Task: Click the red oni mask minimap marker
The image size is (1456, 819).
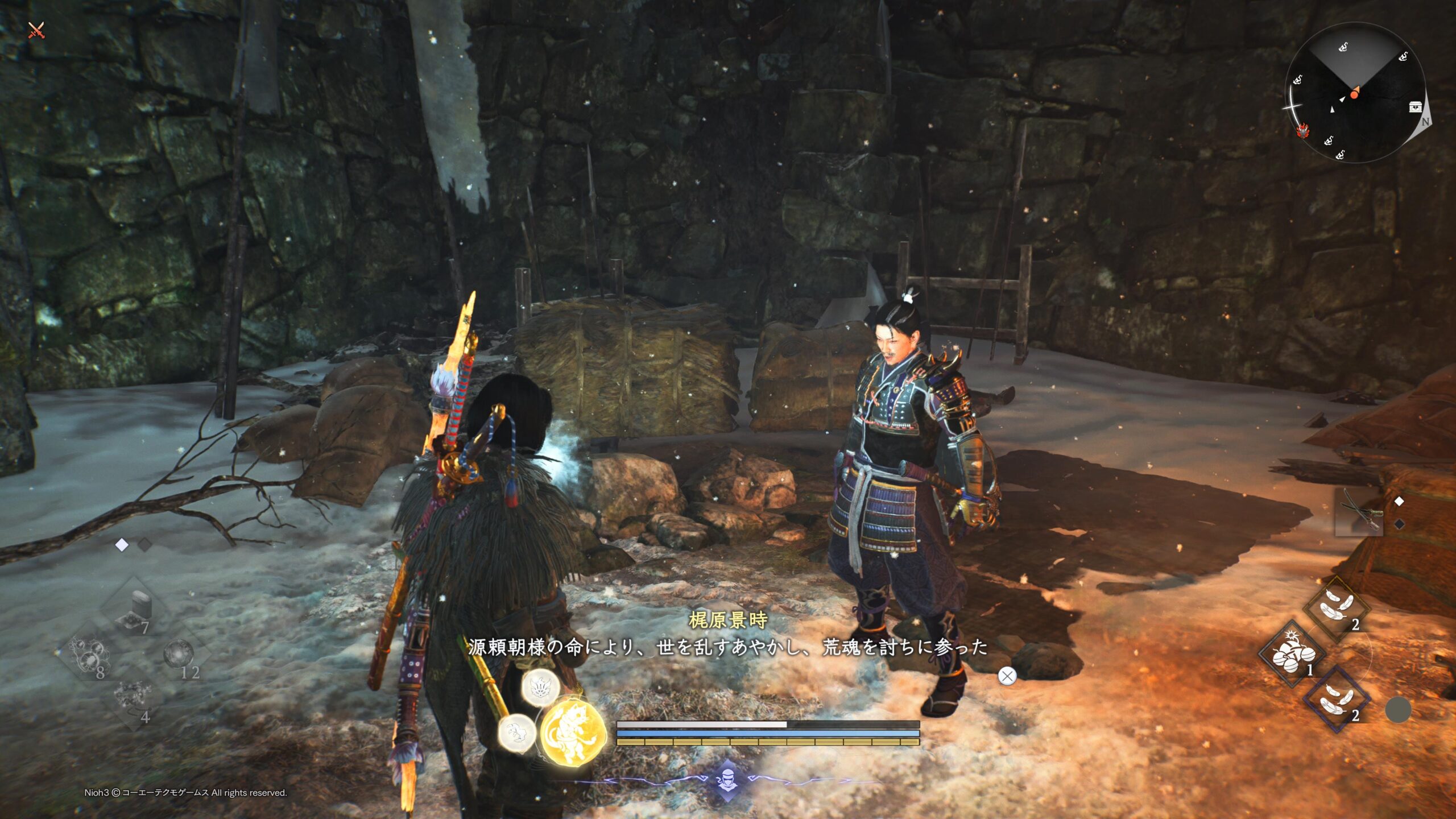Action: 1302,131
